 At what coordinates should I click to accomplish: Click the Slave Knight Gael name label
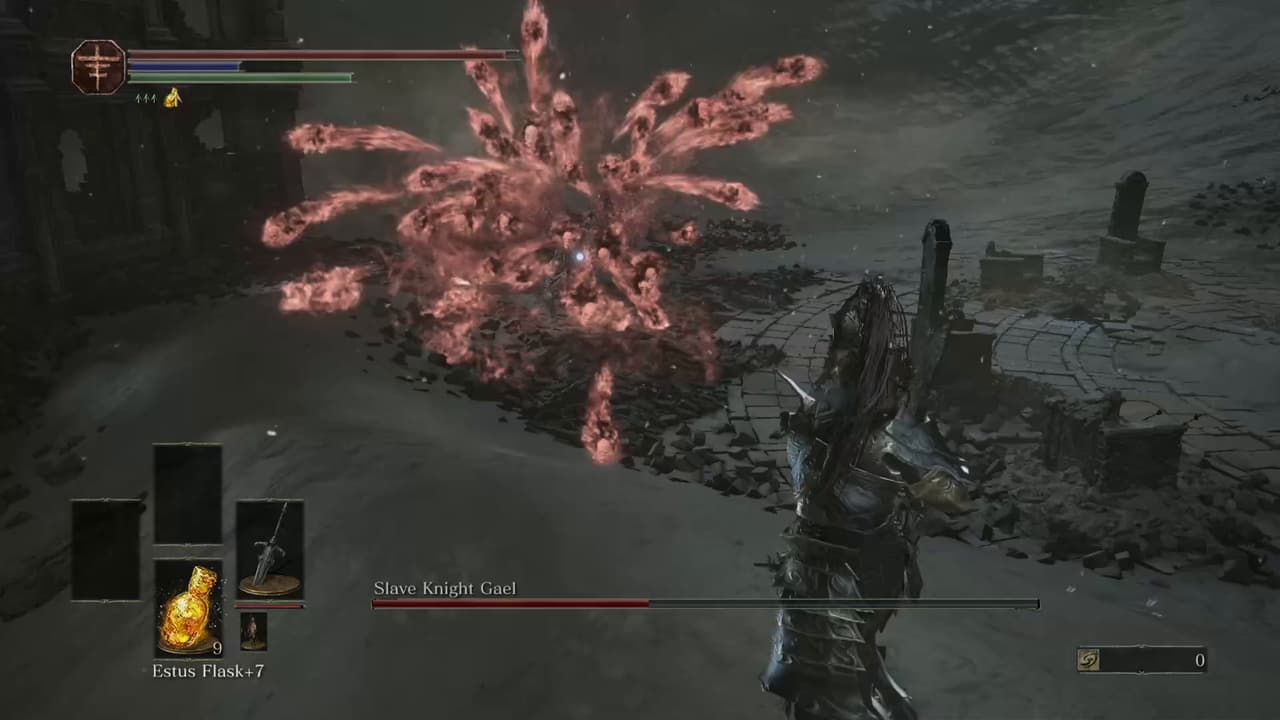click(446, 589)
